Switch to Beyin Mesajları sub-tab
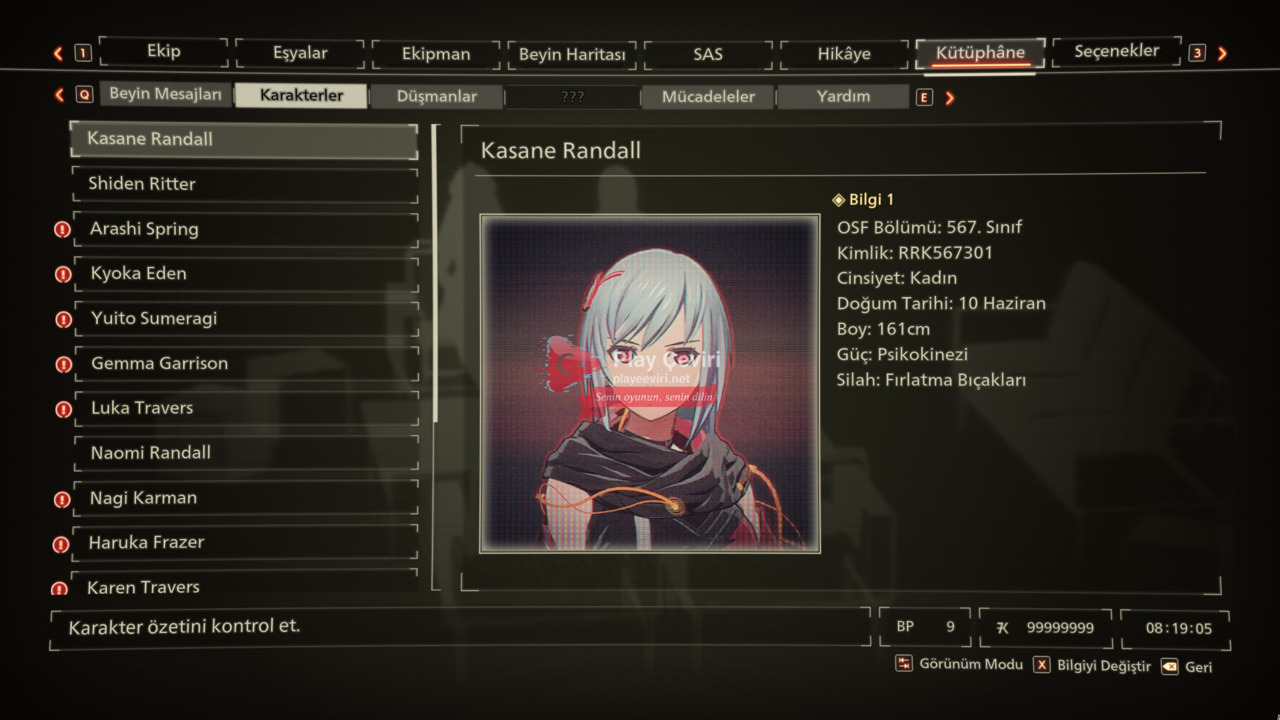Image resolution: width=1280 pixels, height=720 pixels. (166, 94)
